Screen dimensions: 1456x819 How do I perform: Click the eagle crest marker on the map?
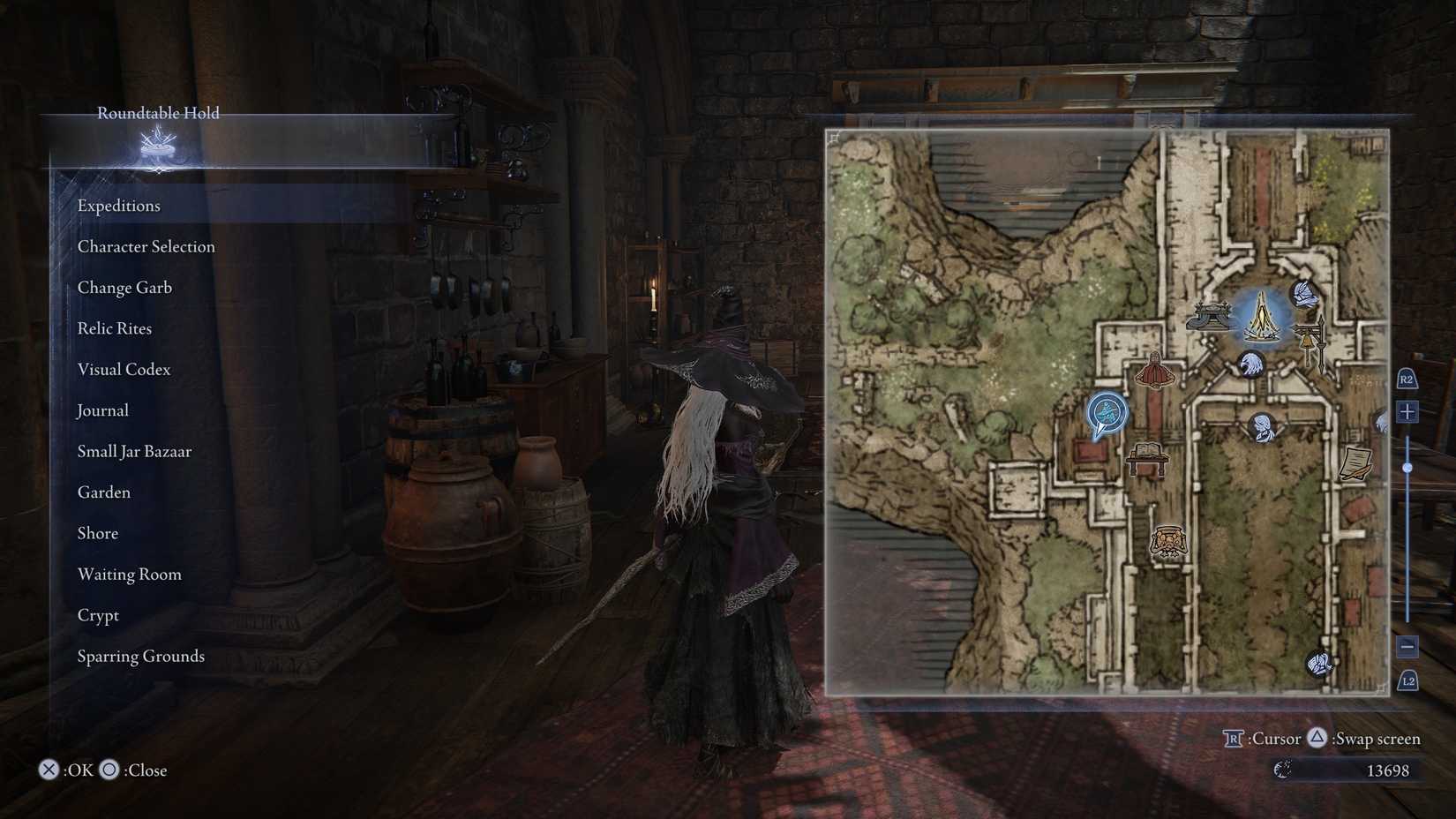point(1251,364)
